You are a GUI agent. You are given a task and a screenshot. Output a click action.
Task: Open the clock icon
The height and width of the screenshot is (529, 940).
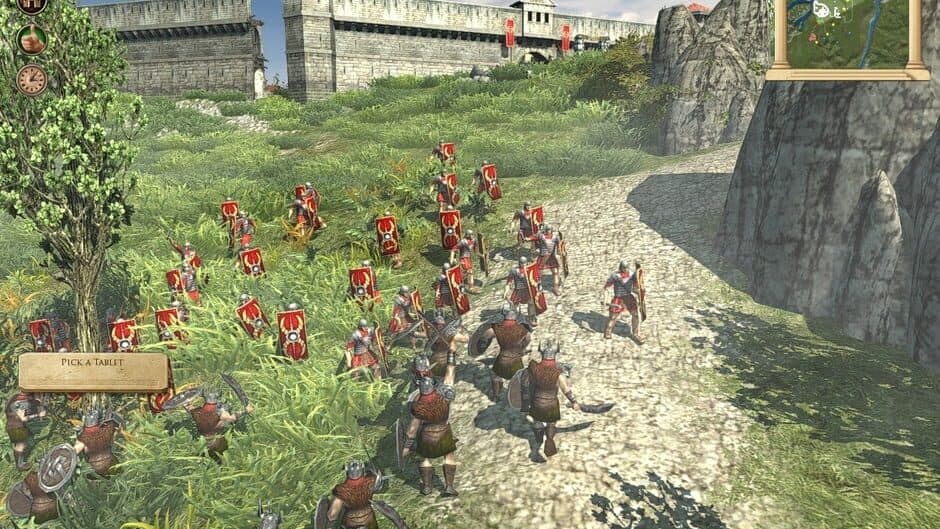click(31, 79)
